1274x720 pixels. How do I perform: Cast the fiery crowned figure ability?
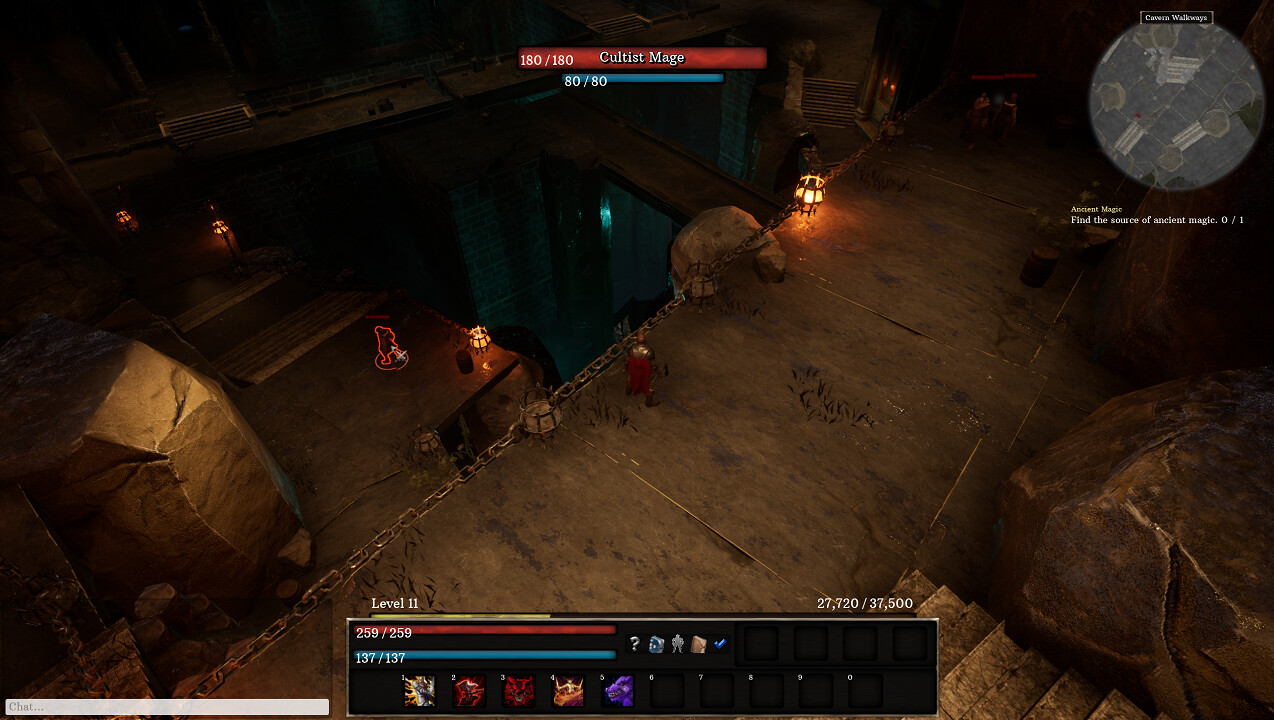(569, 691)
